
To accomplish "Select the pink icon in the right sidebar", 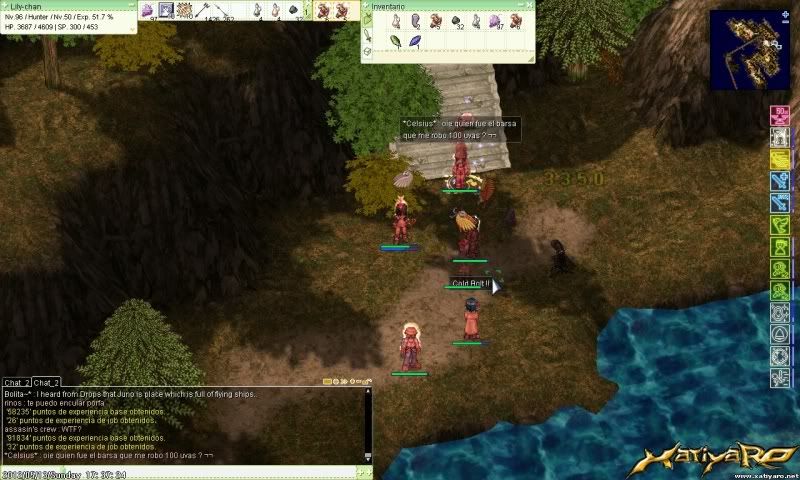I will 780,117.
